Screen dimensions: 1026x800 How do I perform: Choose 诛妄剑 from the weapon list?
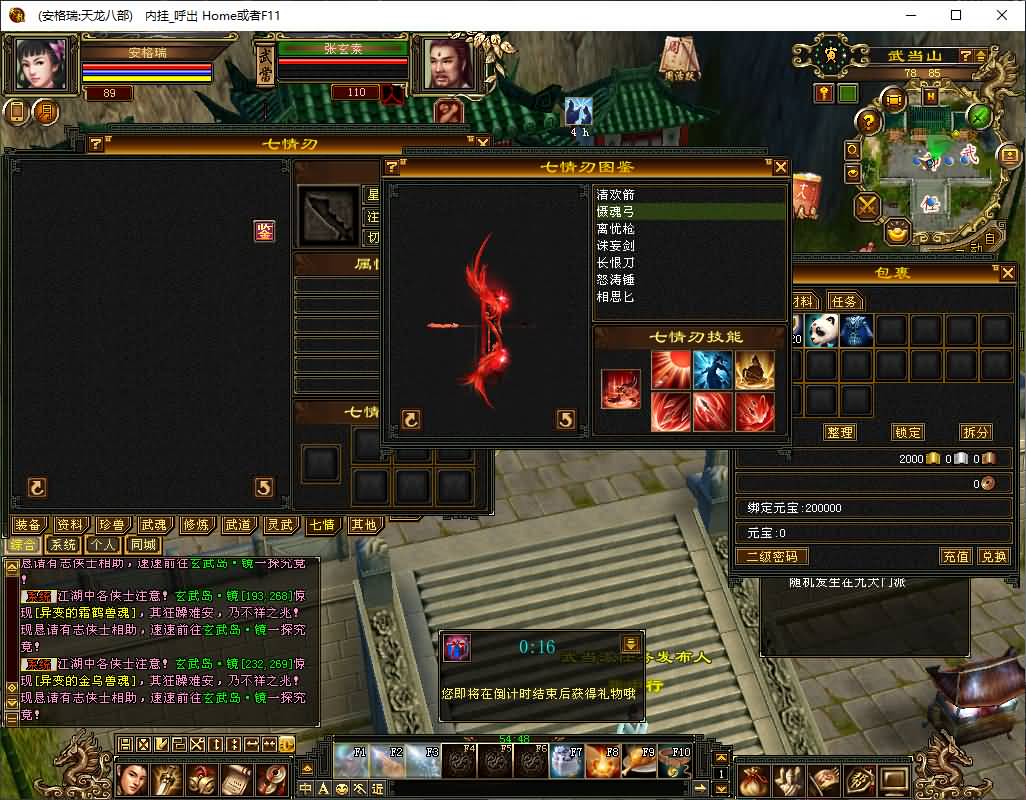616,246
